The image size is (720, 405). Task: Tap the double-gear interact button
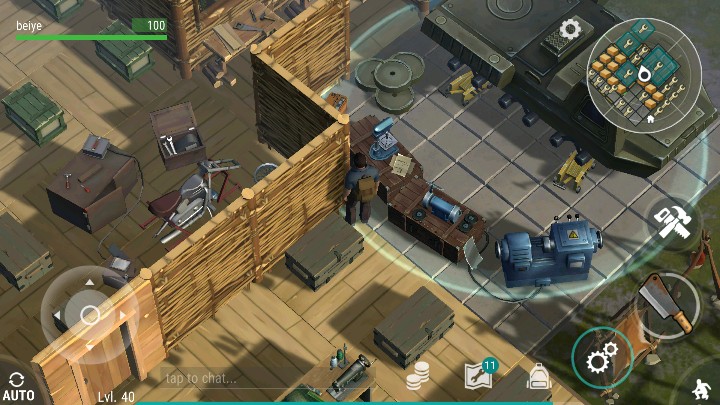(x=603, y=358)
